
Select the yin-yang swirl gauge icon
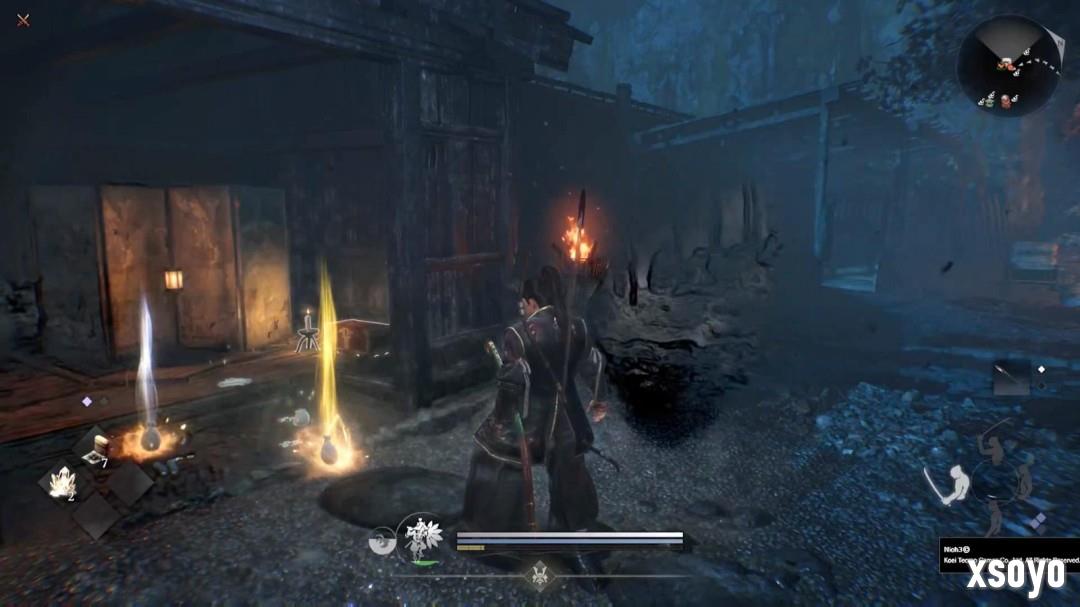[x=381, y=539]
